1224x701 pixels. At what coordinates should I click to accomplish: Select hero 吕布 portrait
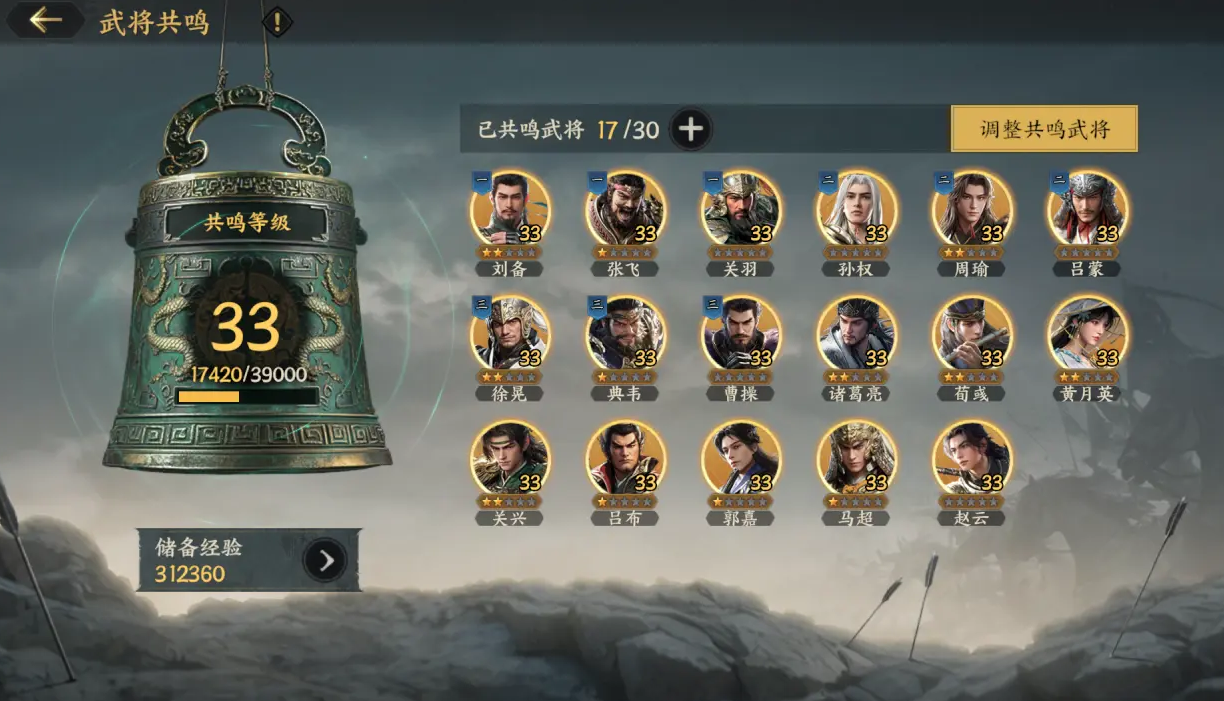point(625,460)
